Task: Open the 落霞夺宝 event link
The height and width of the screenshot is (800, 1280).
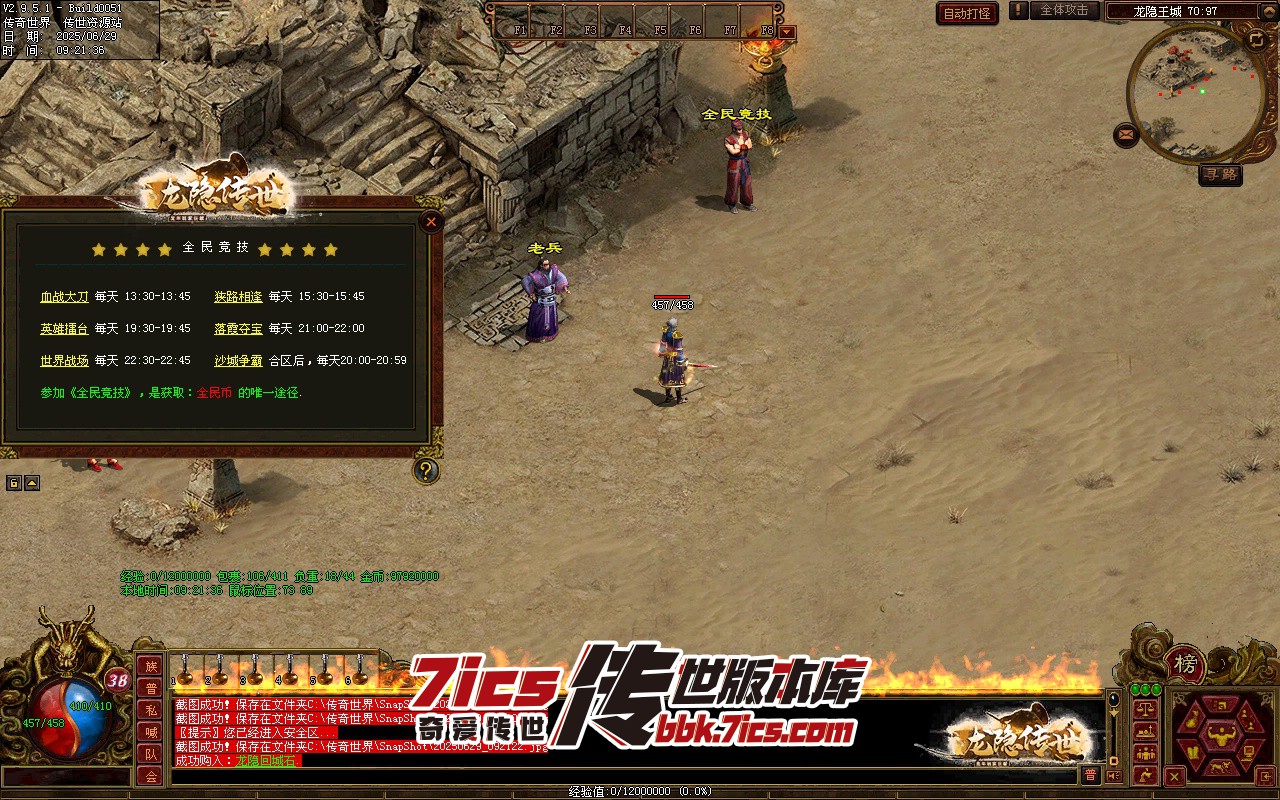Action: 238,329
